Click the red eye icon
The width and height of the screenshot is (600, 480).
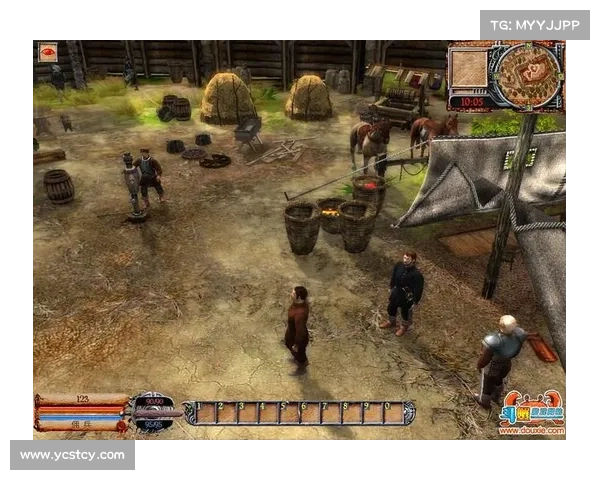pos(47,52)
